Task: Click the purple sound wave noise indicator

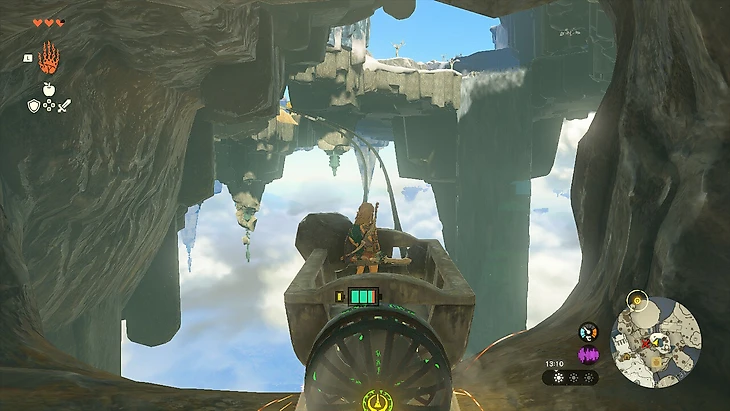Action: pyautogui.click(x=588, y=354)
